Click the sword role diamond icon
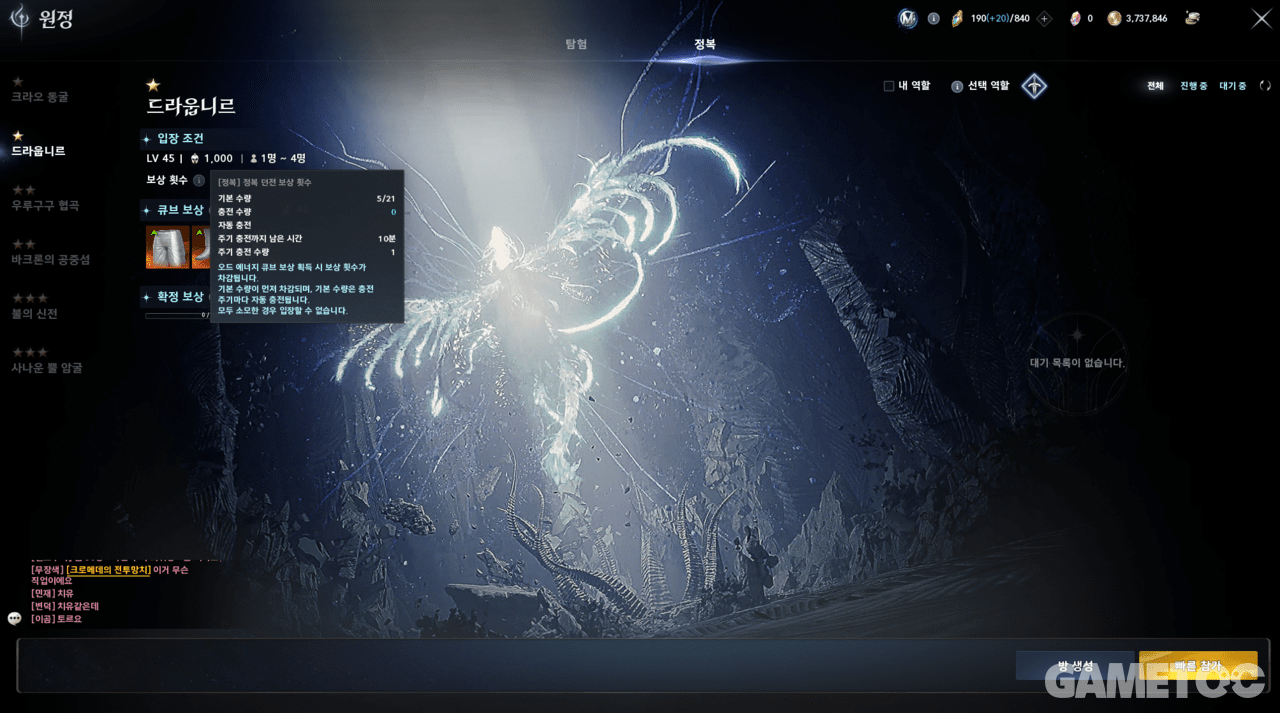Viewport: 1280px width, 713px height. [1034, 86]
